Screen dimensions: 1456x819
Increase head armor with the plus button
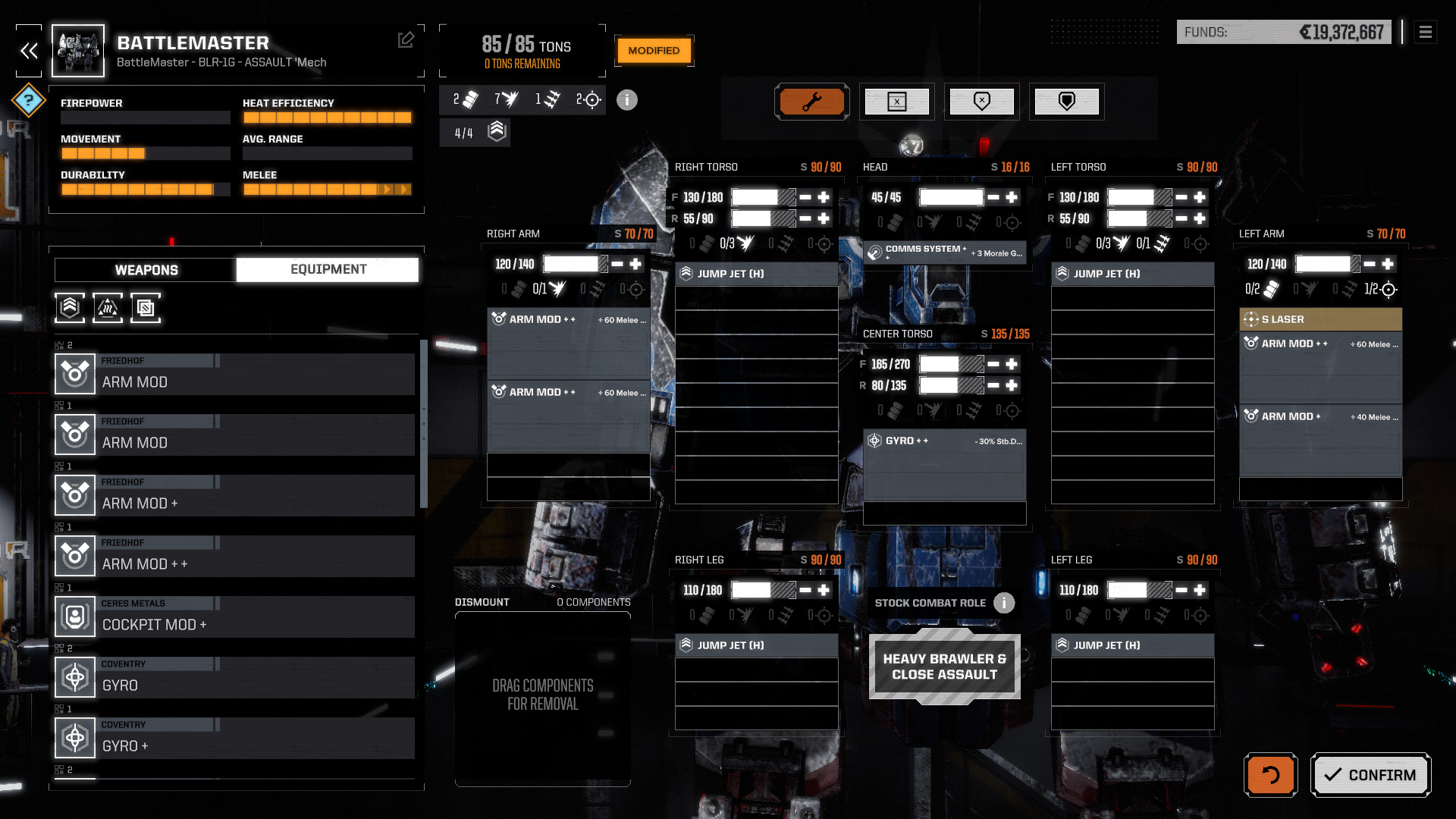pyautogui.click(x=1012, y=197)
